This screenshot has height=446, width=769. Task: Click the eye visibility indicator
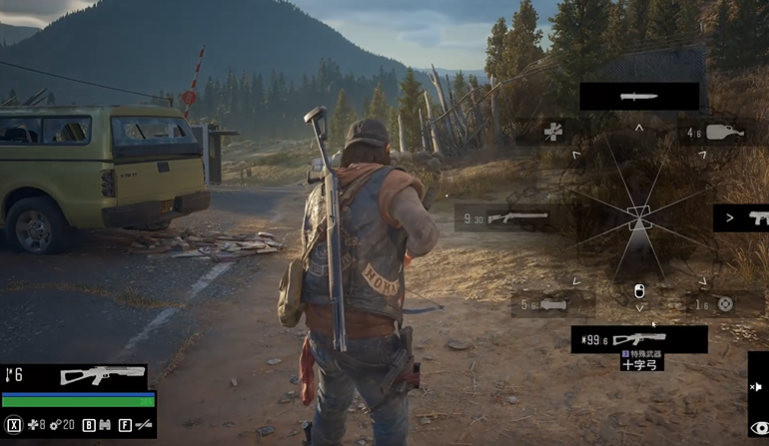click(x=759, y=428)
